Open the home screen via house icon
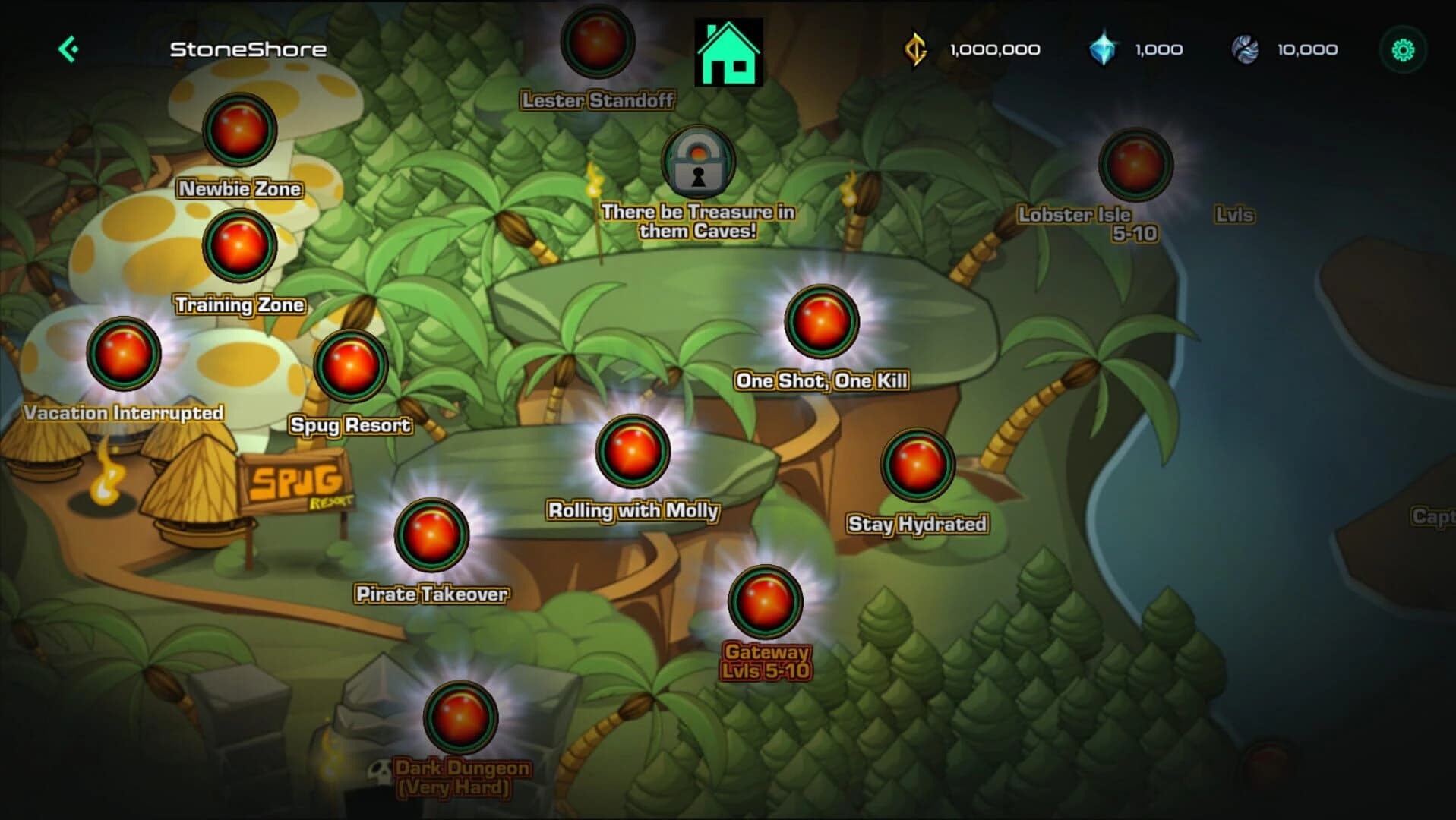The width and height of the screenshot is (1456, 820). point(728,49)
